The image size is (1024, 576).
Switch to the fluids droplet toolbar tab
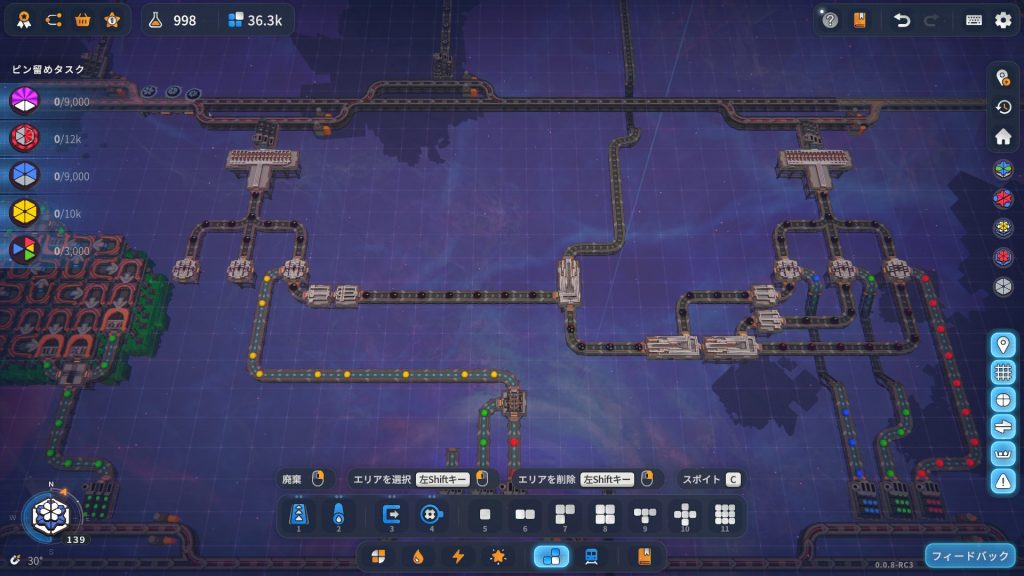pyautogui.click(x=418, y=556)
